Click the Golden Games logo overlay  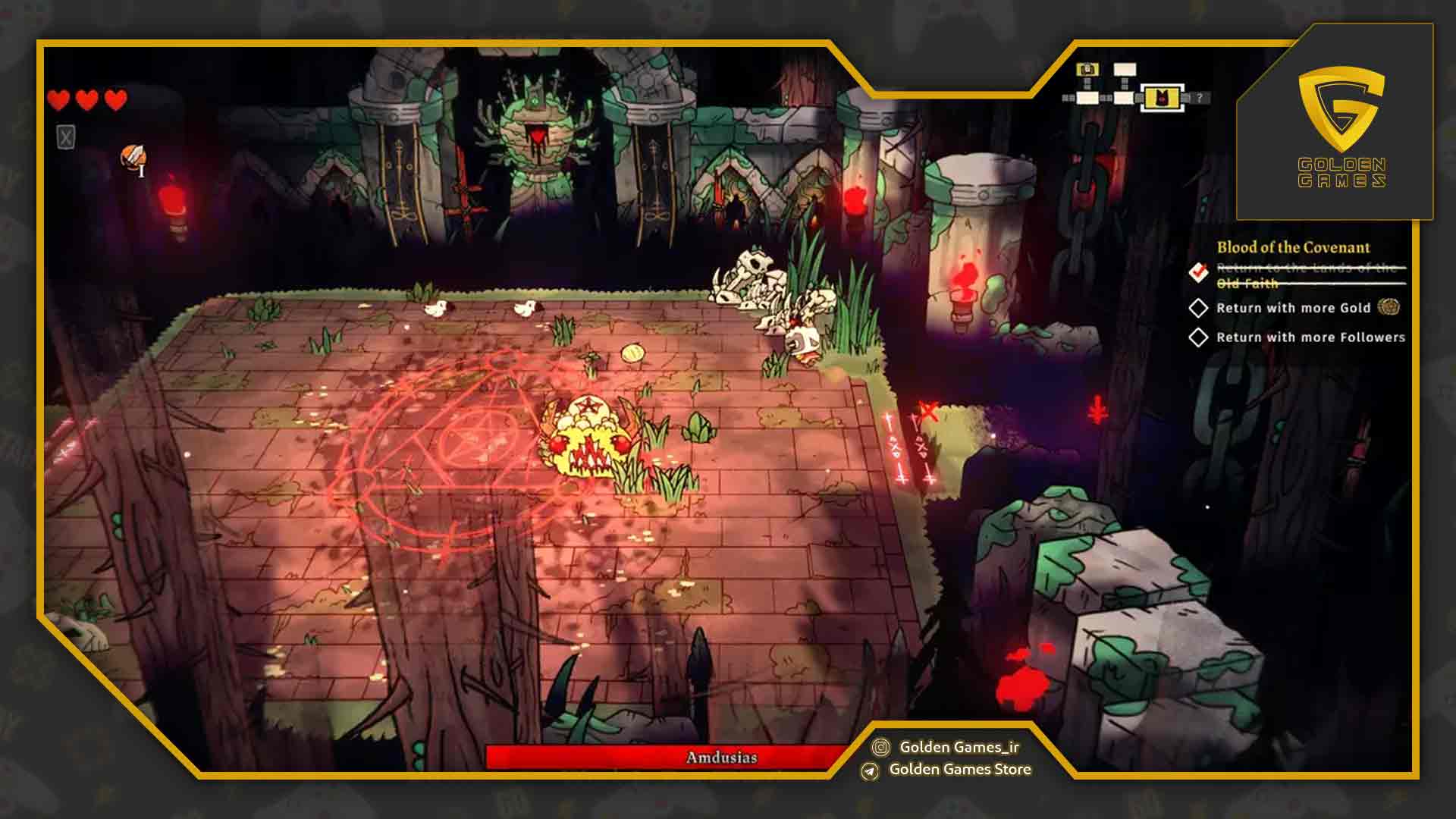tap(1341, 125)
